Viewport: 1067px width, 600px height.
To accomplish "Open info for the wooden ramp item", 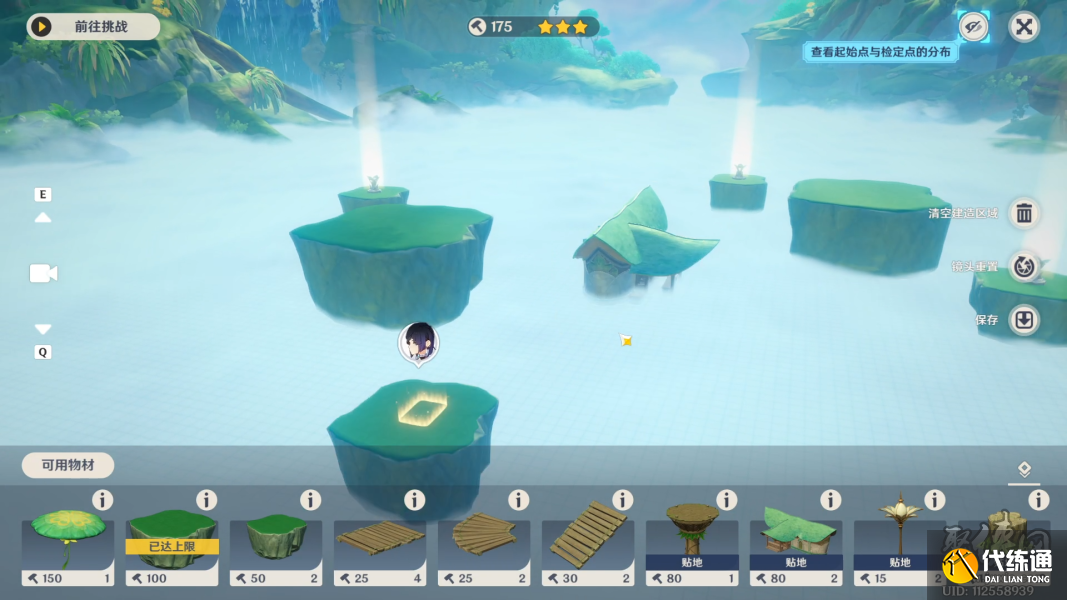I will [622, 500].
